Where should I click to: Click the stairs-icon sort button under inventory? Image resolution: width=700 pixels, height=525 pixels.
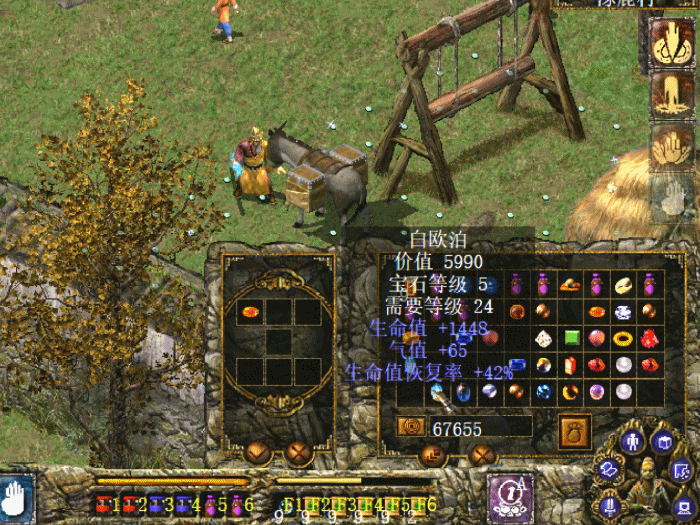tap(433, 455)
